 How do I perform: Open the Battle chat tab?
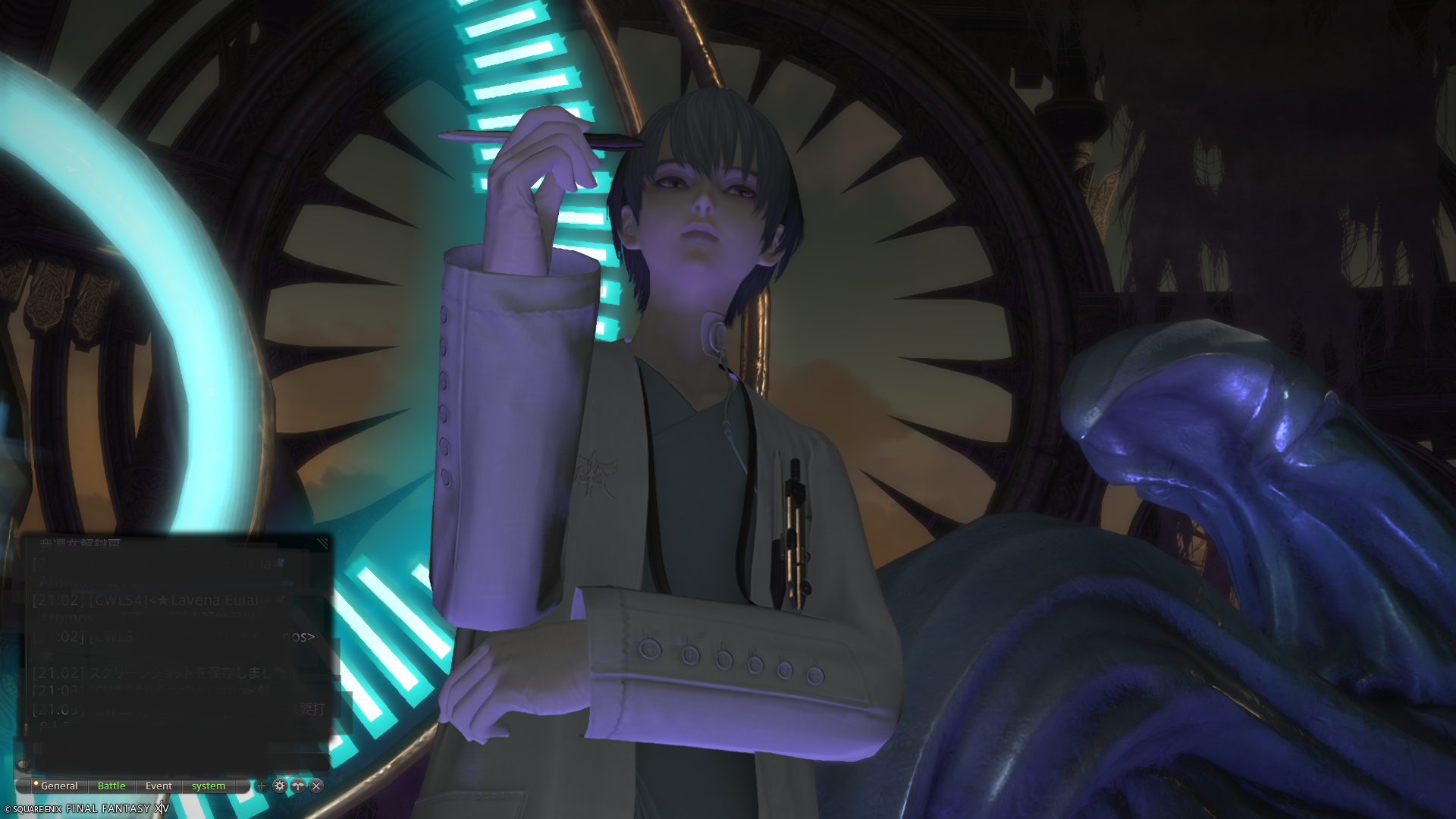111,786
